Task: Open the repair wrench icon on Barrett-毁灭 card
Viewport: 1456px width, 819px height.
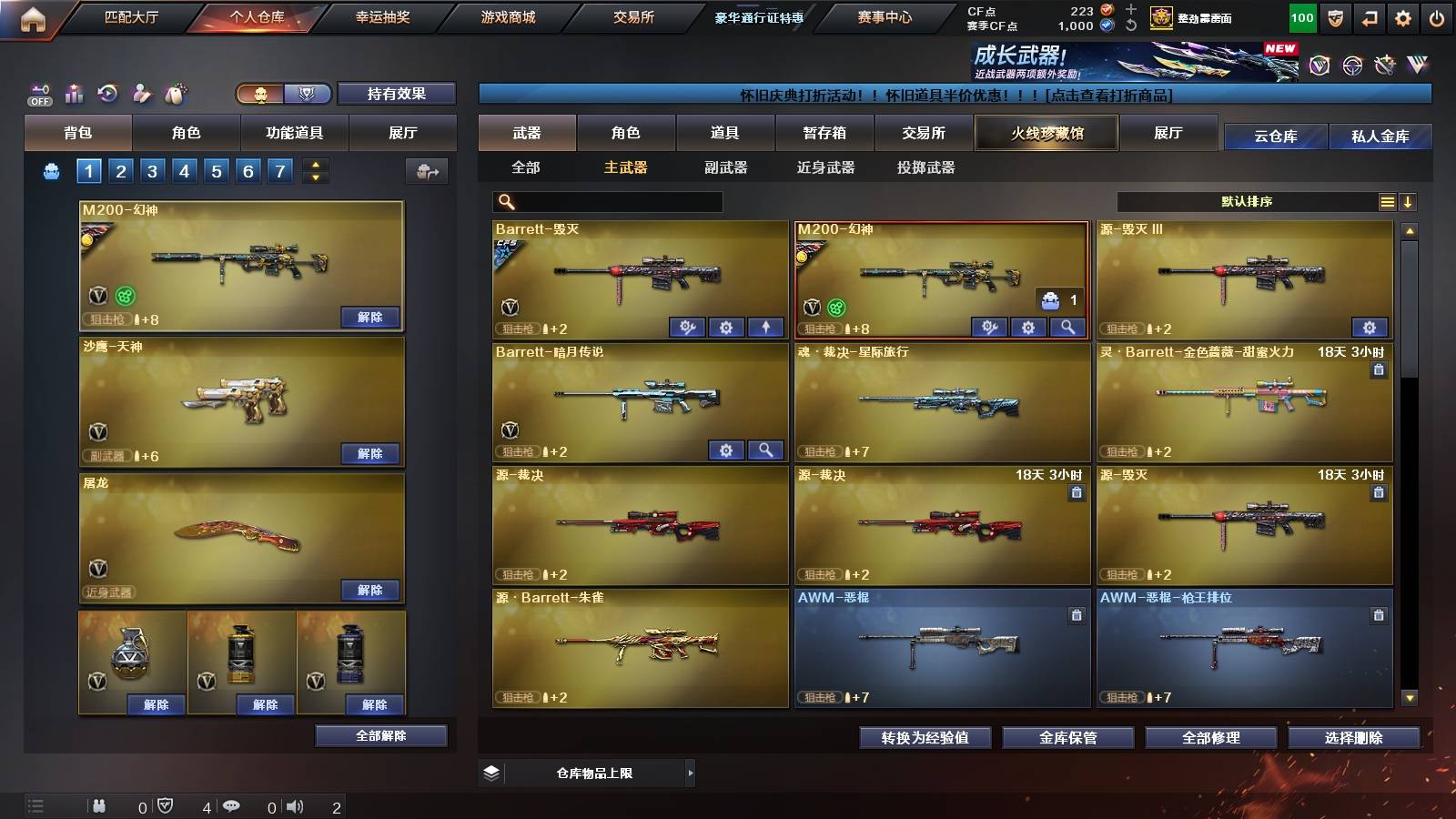Action: click(688, 327)
